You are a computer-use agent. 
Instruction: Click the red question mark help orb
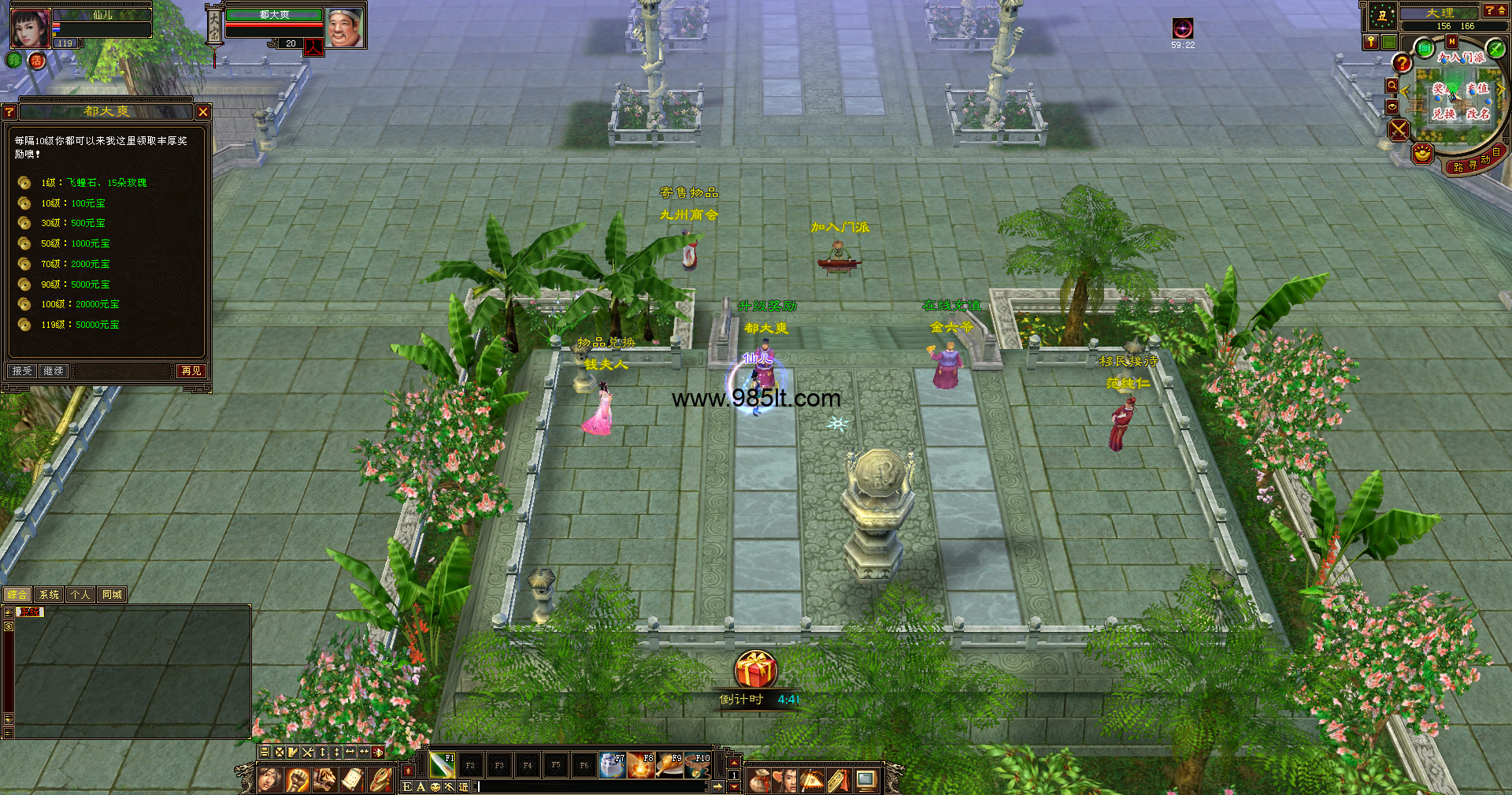tap(1402, 63)
